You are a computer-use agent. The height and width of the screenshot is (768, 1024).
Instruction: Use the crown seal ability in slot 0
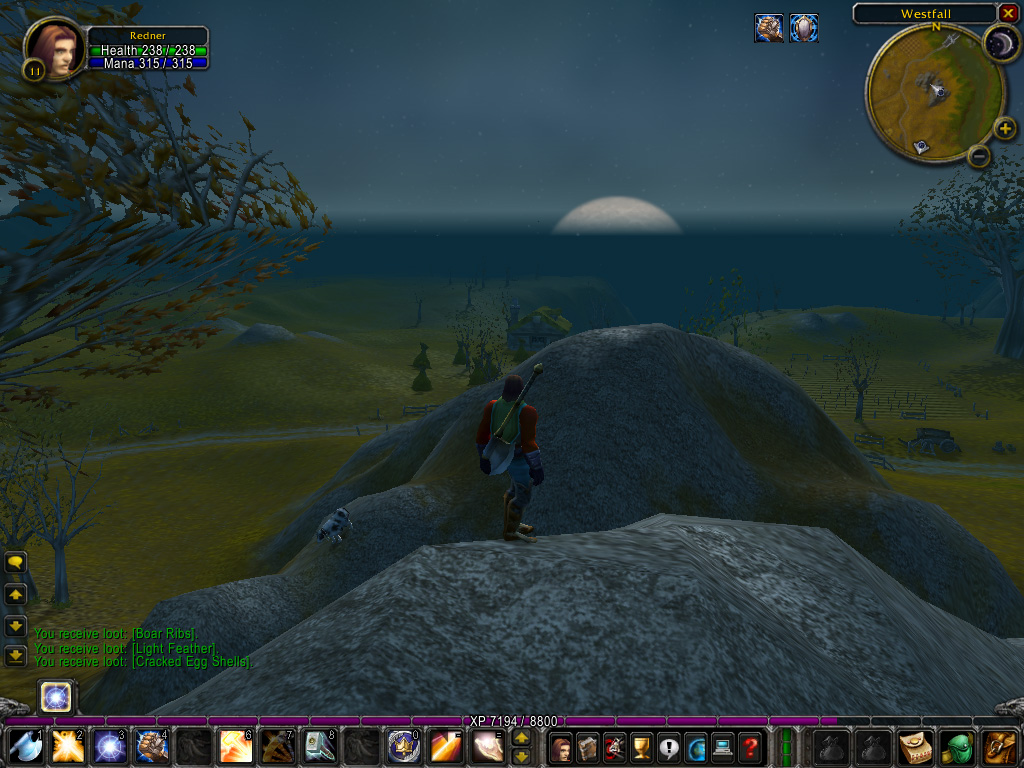tap(403, 746)
